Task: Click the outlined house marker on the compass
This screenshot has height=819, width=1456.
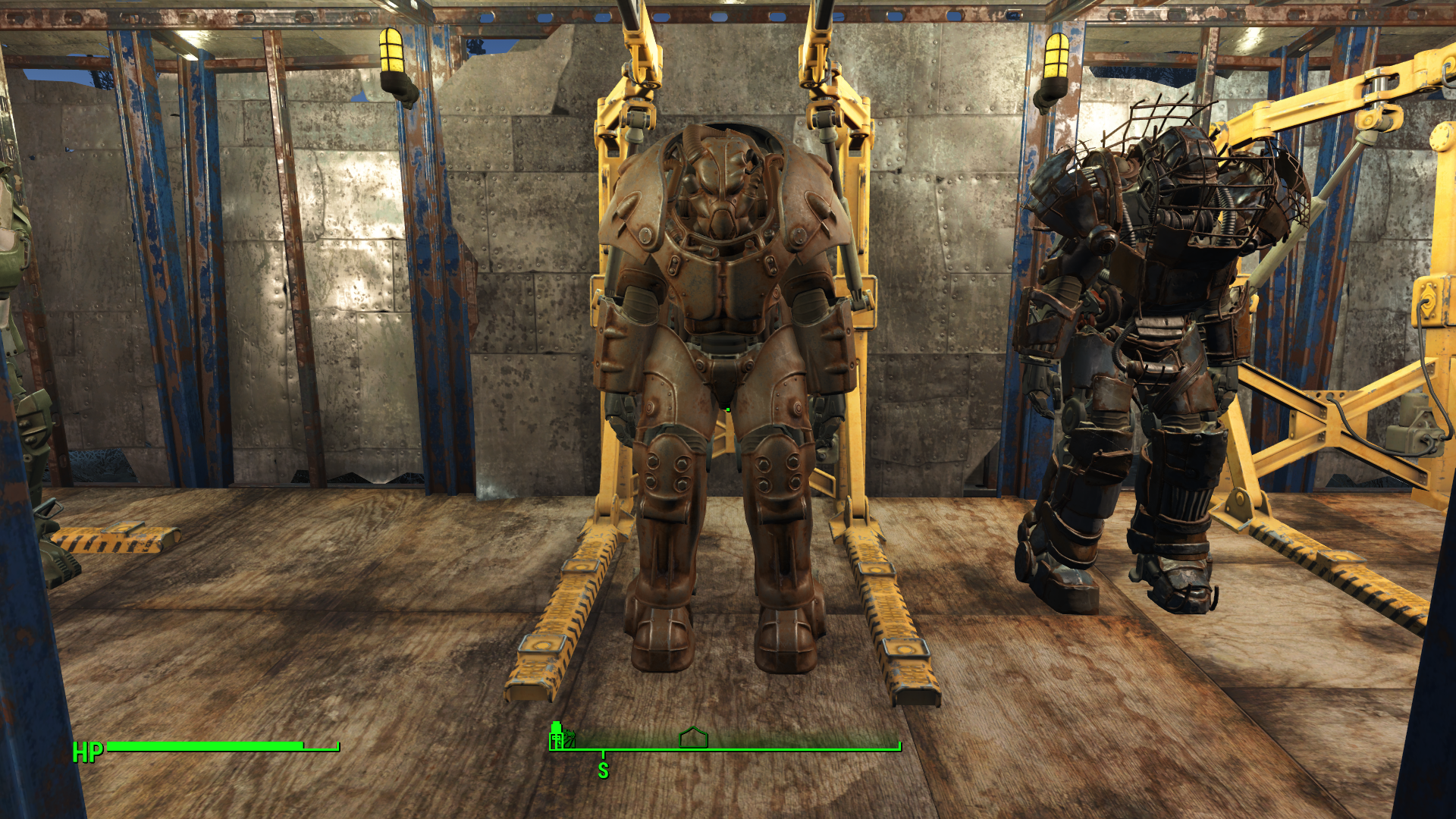Action: 693,737
